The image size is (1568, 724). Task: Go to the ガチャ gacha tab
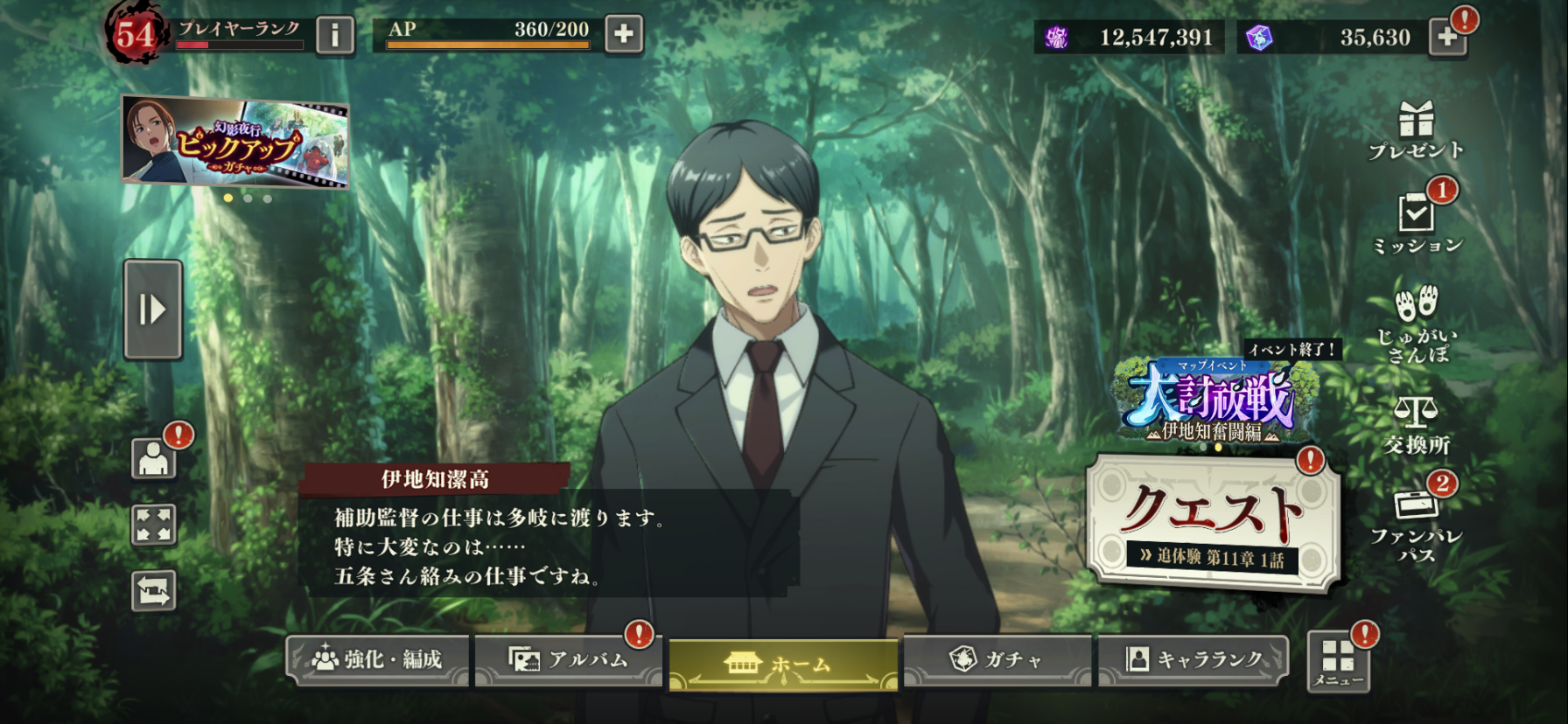point(997,659)
